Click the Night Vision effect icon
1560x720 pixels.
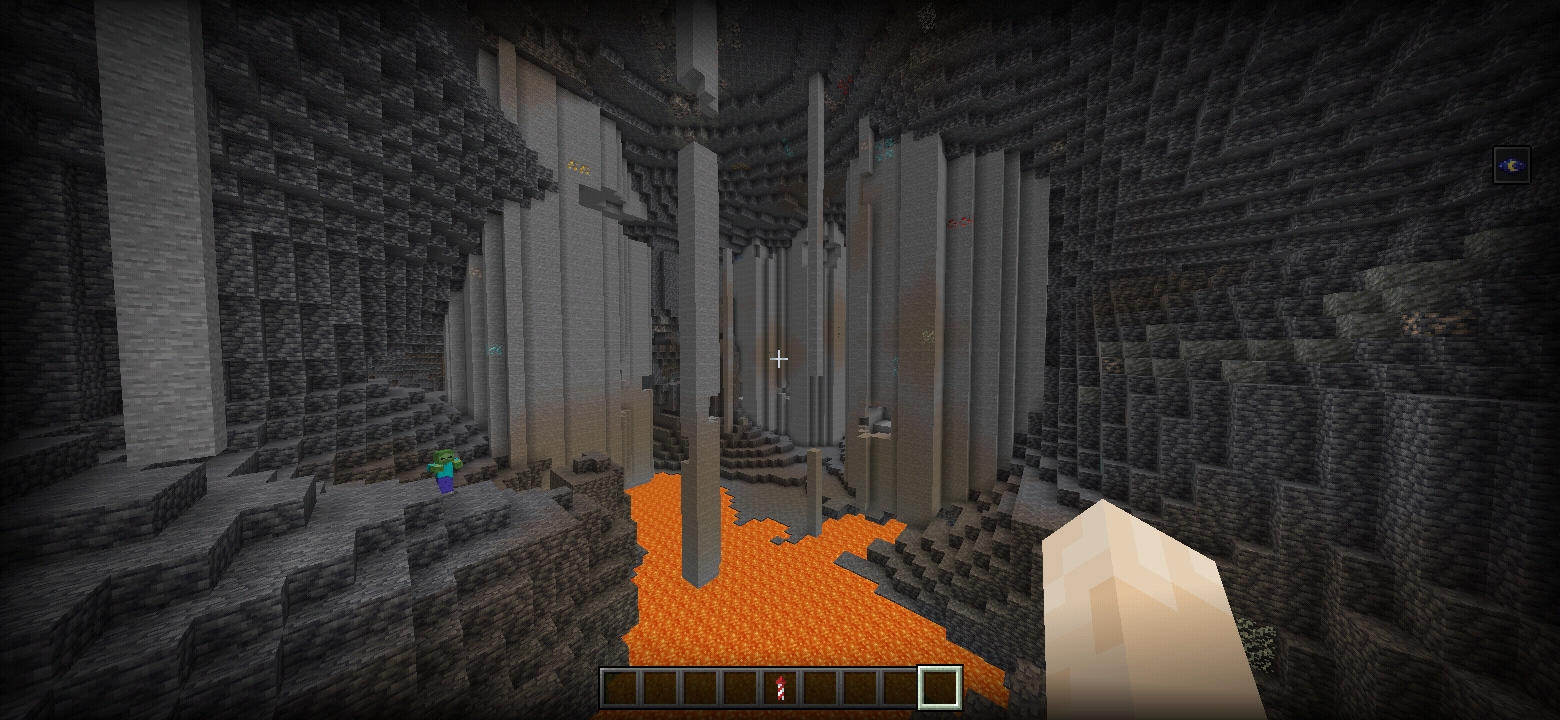click(1511, 165)
